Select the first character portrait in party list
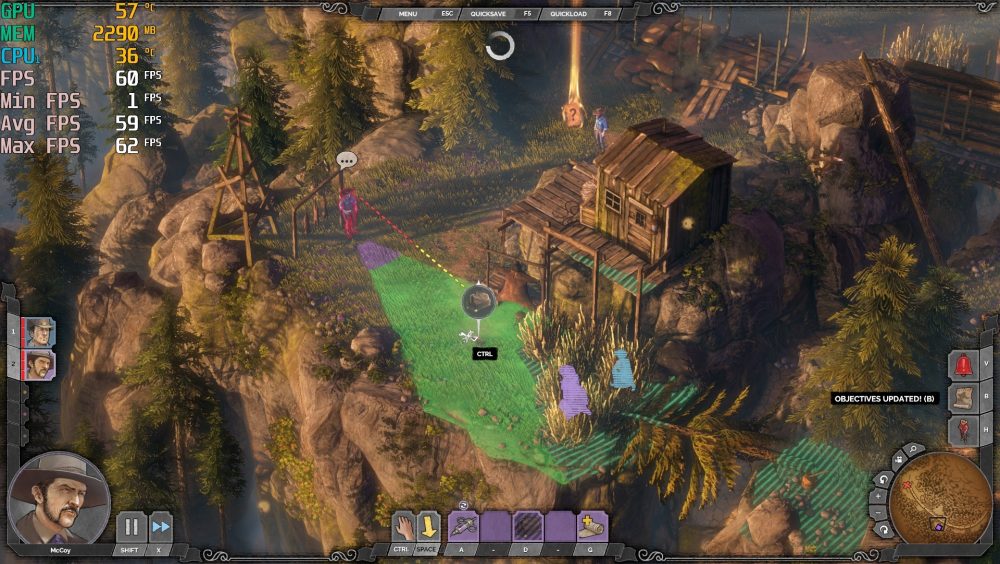 click(x=40, y=331)
